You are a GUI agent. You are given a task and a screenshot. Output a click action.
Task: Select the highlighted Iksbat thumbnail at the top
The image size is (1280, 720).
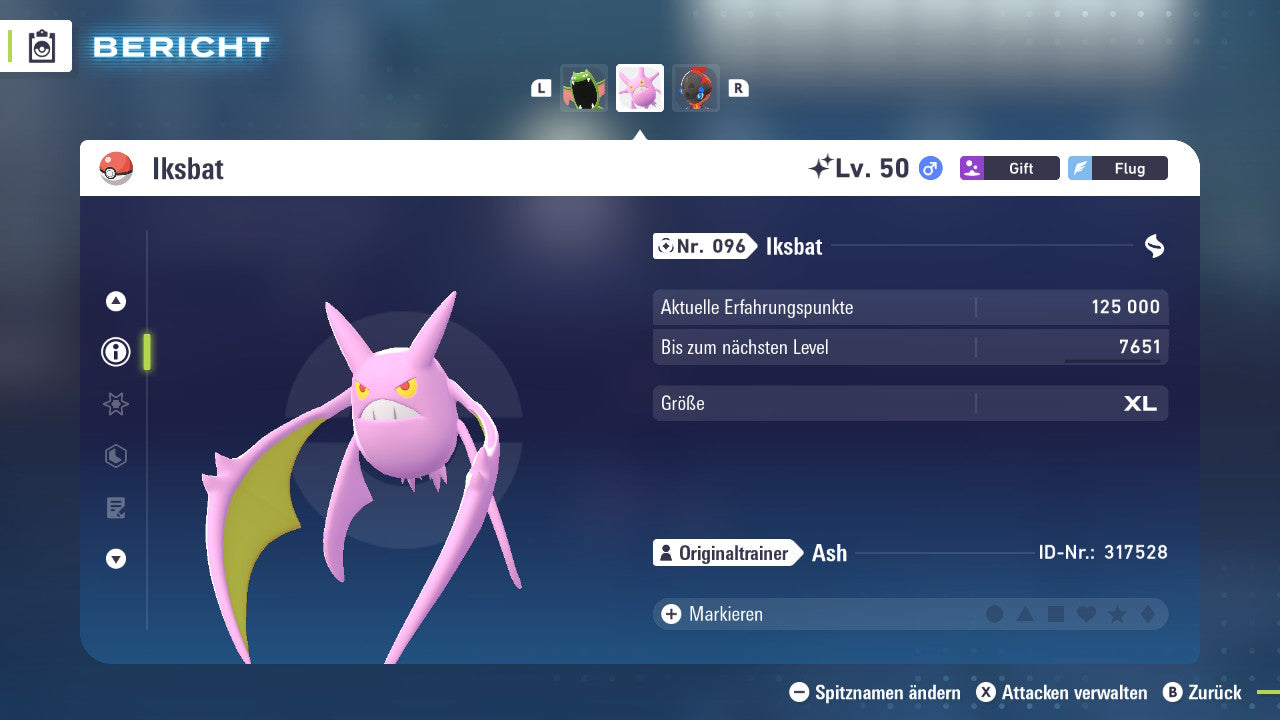pos(640,88)
